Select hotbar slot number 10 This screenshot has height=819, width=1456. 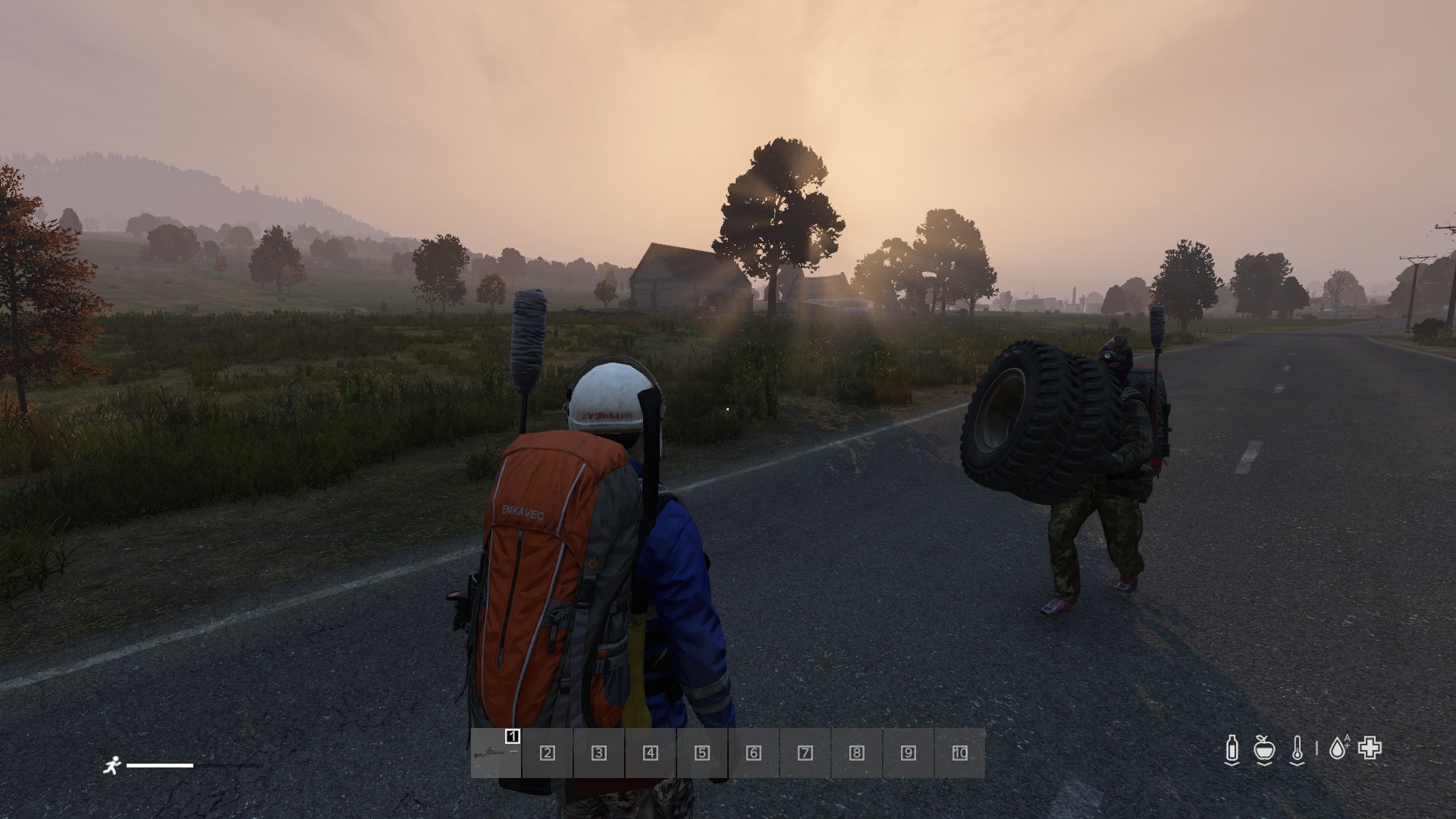point(960,753)
